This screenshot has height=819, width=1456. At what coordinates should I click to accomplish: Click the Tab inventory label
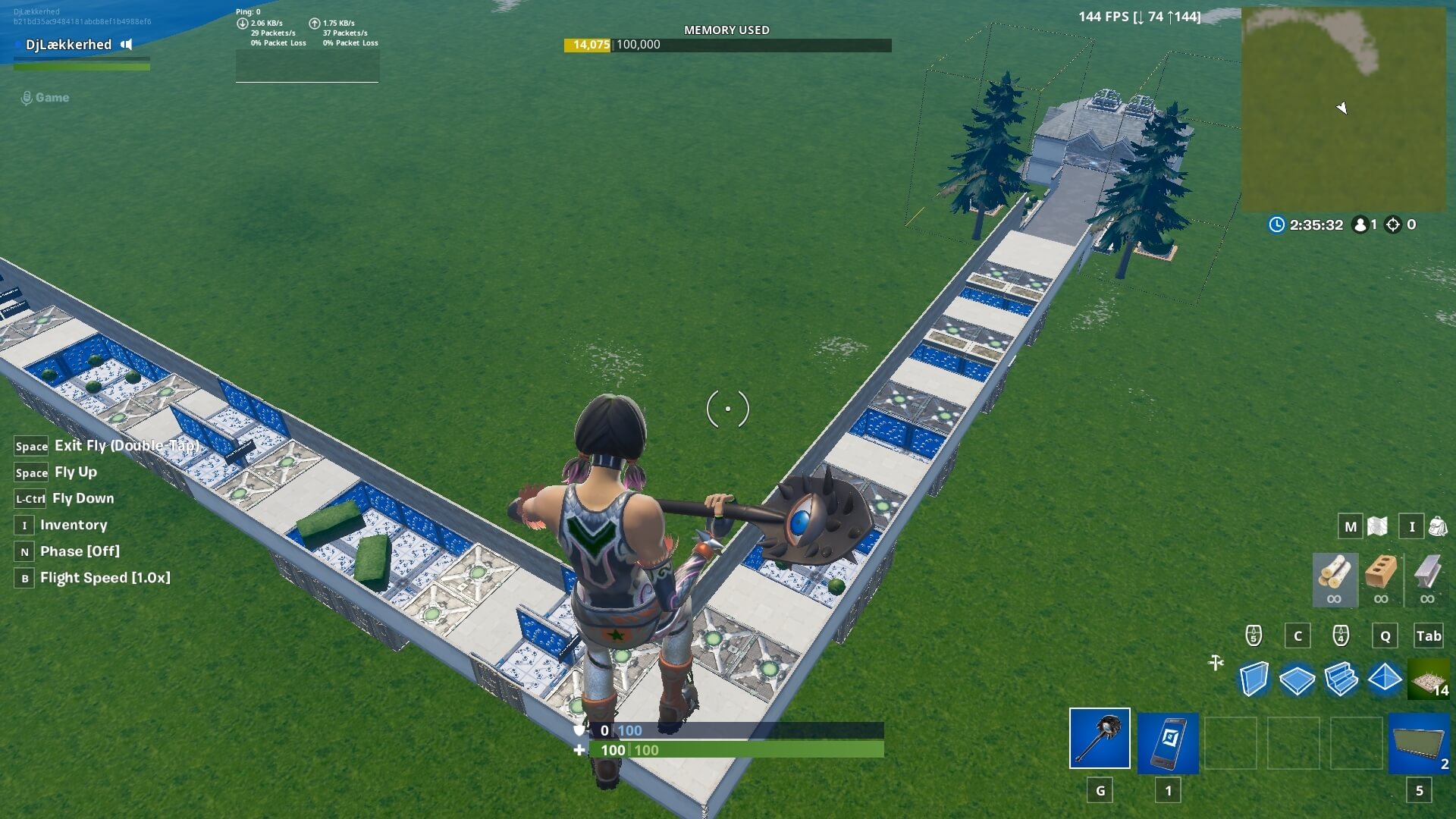pos(1429,636)
